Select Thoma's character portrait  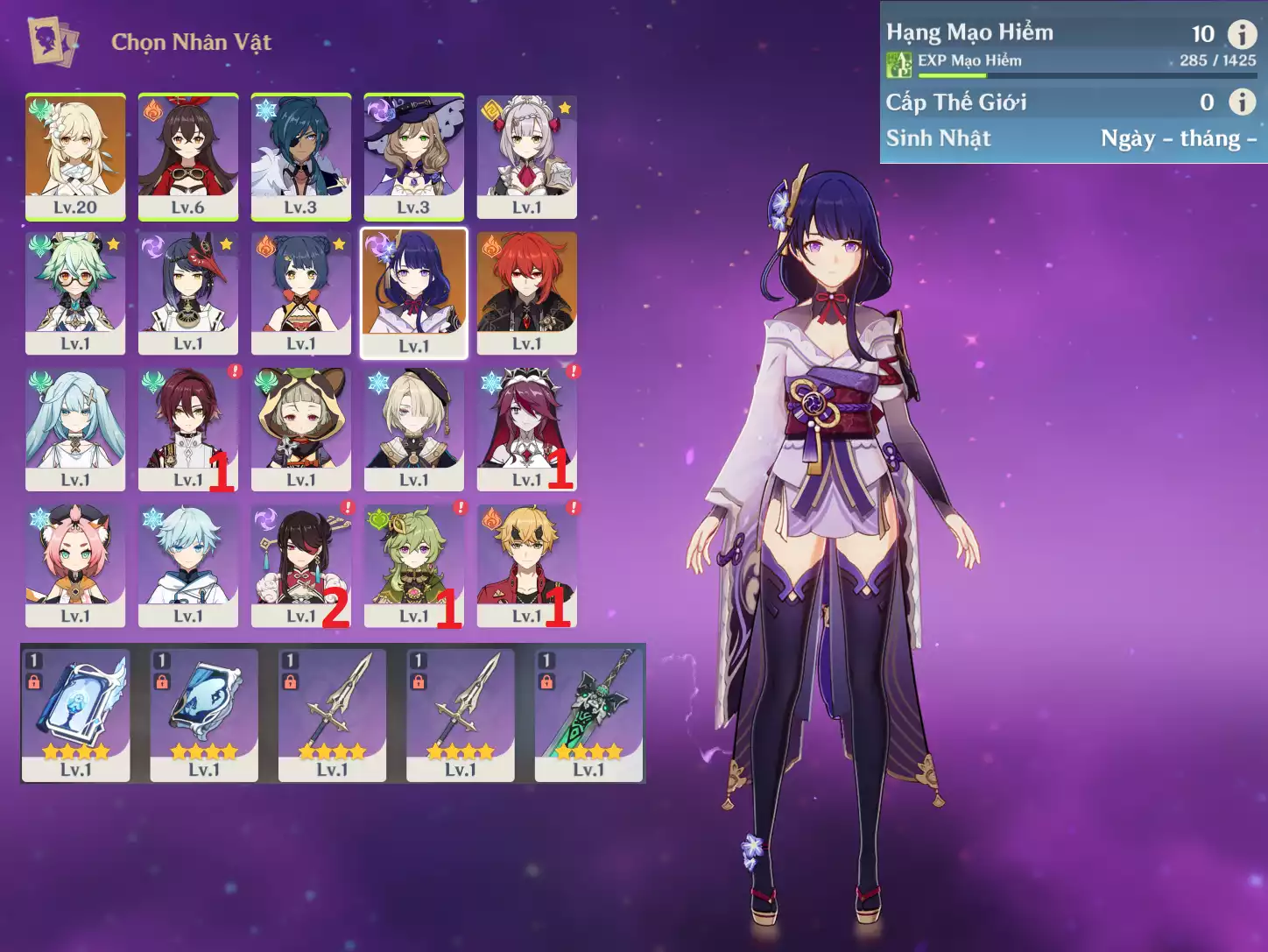coord(526,566)
